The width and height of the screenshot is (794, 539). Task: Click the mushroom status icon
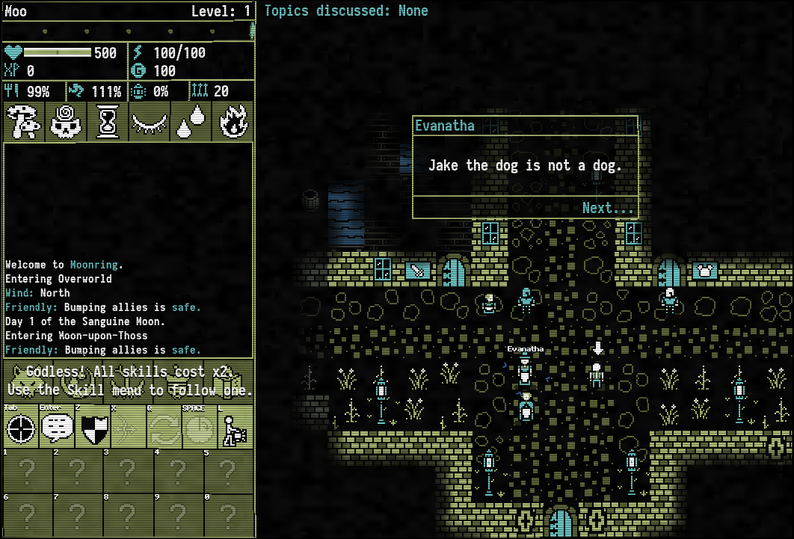[x=22, y=121]
